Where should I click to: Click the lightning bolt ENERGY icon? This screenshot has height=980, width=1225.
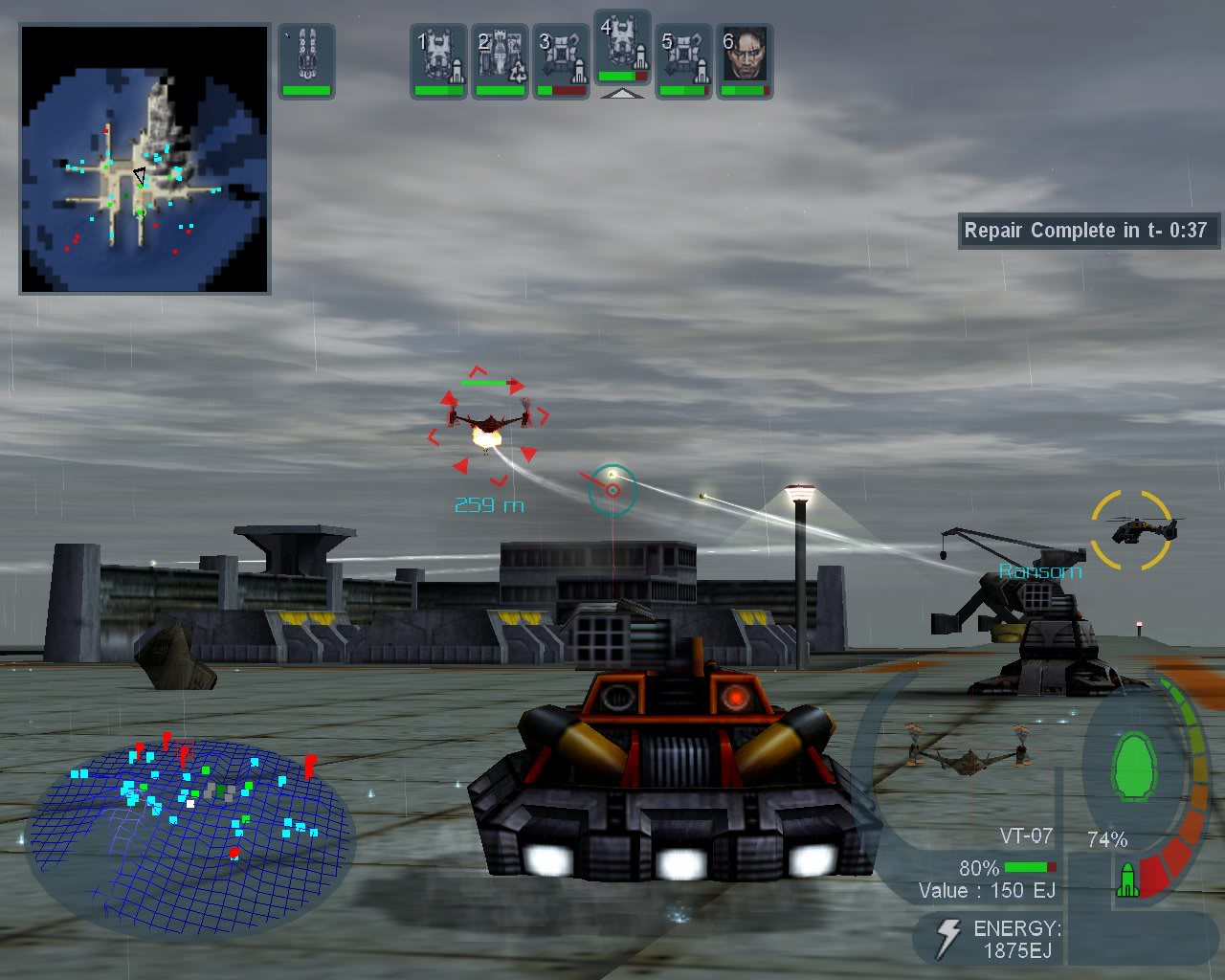(948, 937)
